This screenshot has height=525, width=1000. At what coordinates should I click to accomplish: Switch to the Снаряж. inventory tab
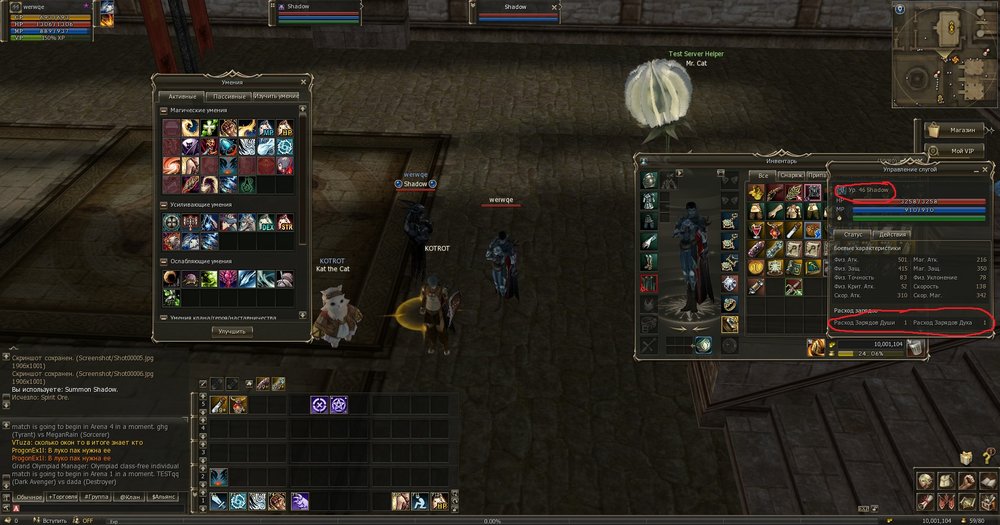pyautogui.click(x=792, y=175)
